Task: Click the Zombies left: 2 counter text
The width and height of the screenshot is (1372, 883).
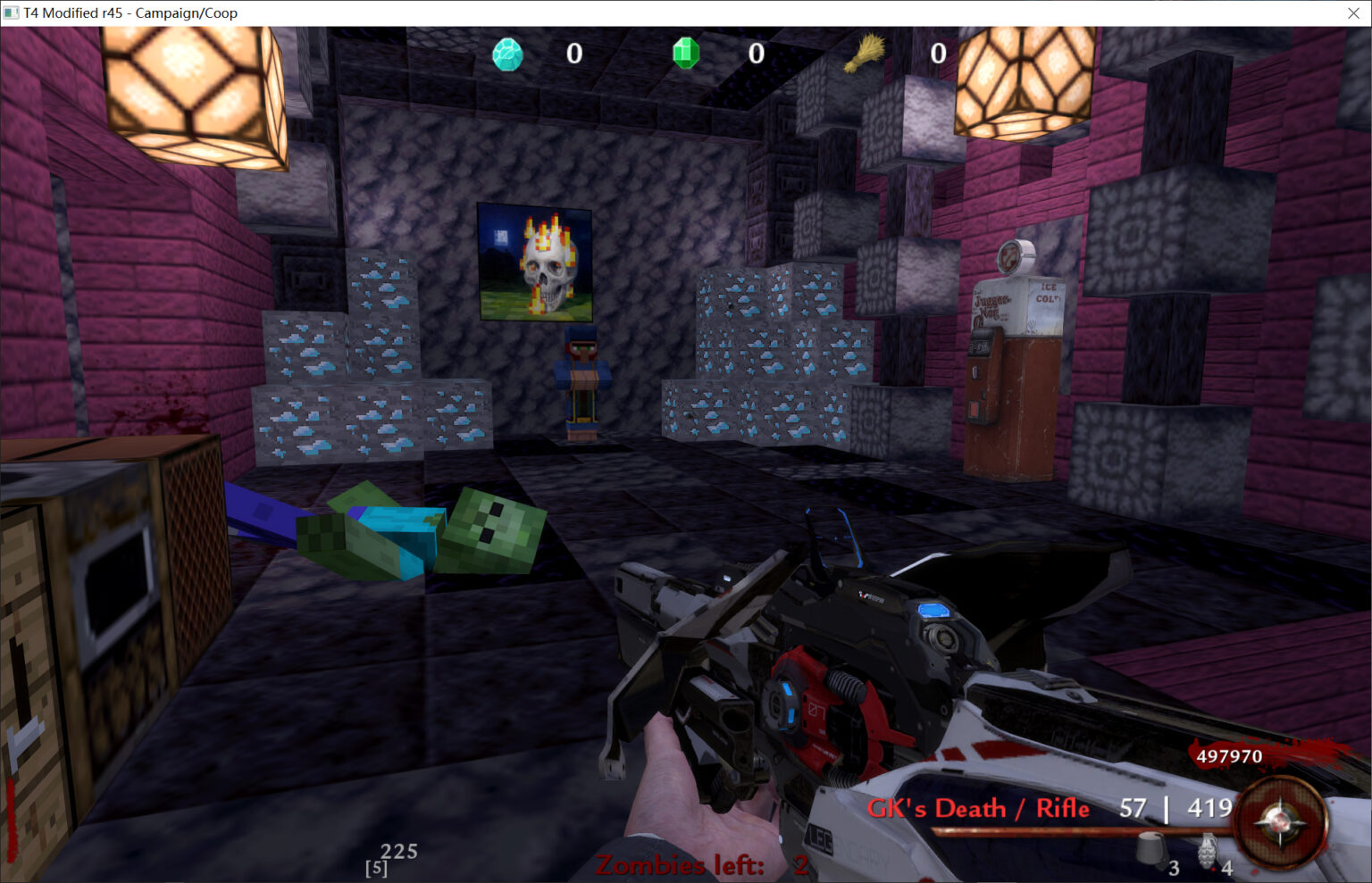Action: [697, 864]
